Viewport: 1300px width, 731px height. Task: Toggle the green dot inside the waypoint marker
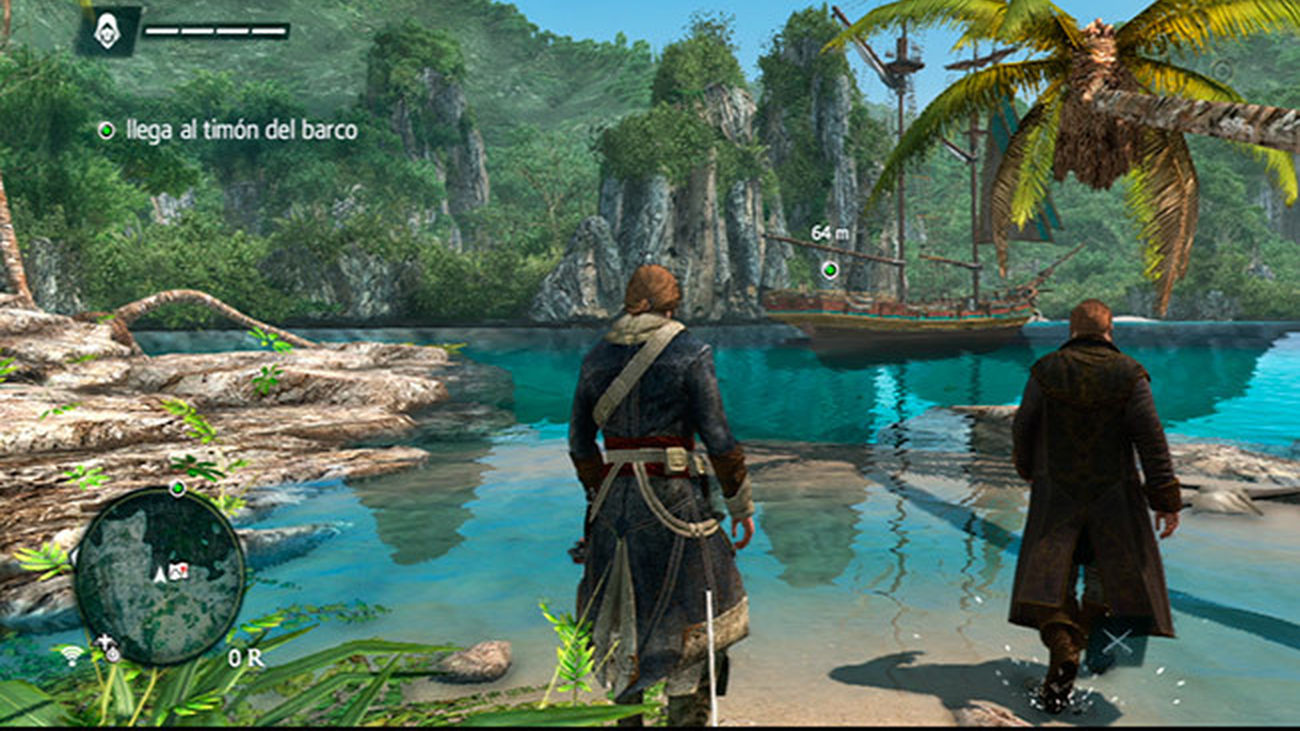[830, 269]
